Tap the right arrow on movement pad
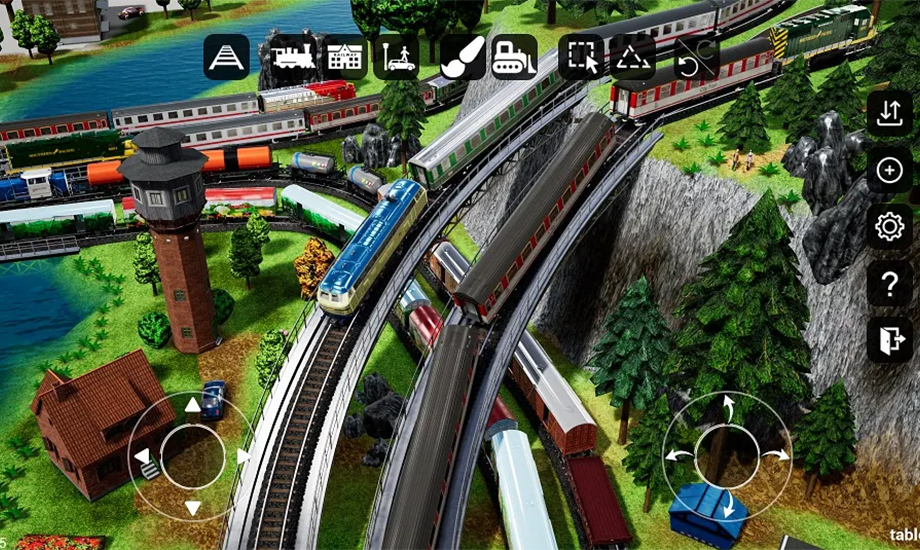This screenshot has height=550, width=920. click(243, 456)
